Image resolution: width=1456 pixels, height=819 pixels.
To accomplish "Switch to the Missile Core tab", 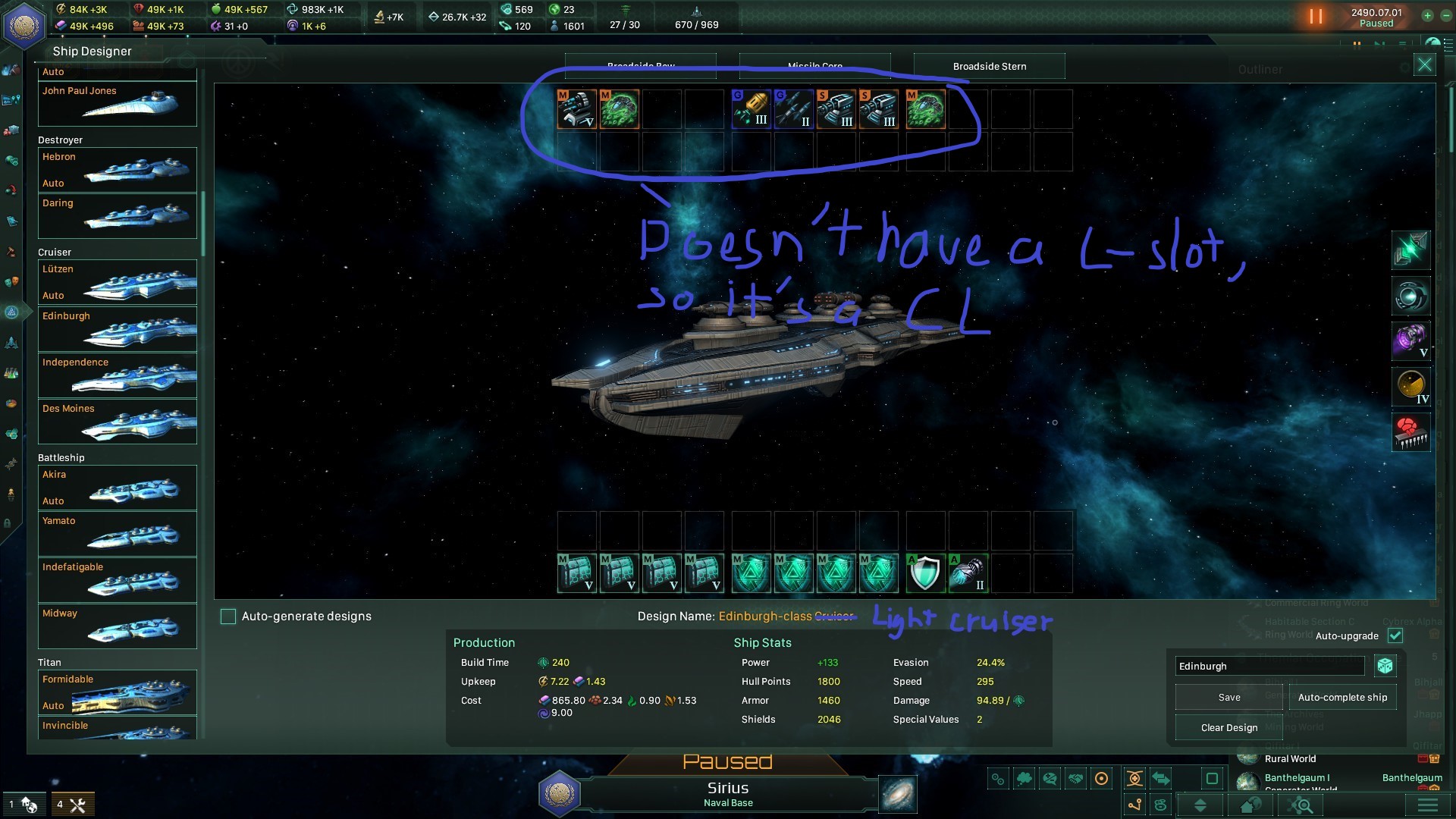I will 814,66.
